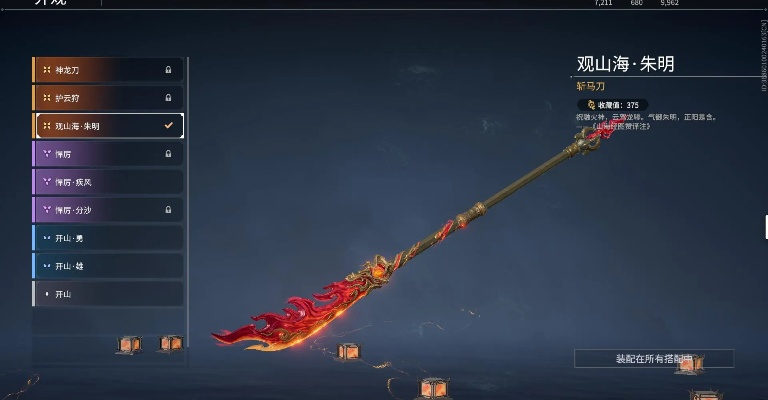Choose the 悍厉·分沙 skin entry
This screenshot has width=768, height=400.
108,210
